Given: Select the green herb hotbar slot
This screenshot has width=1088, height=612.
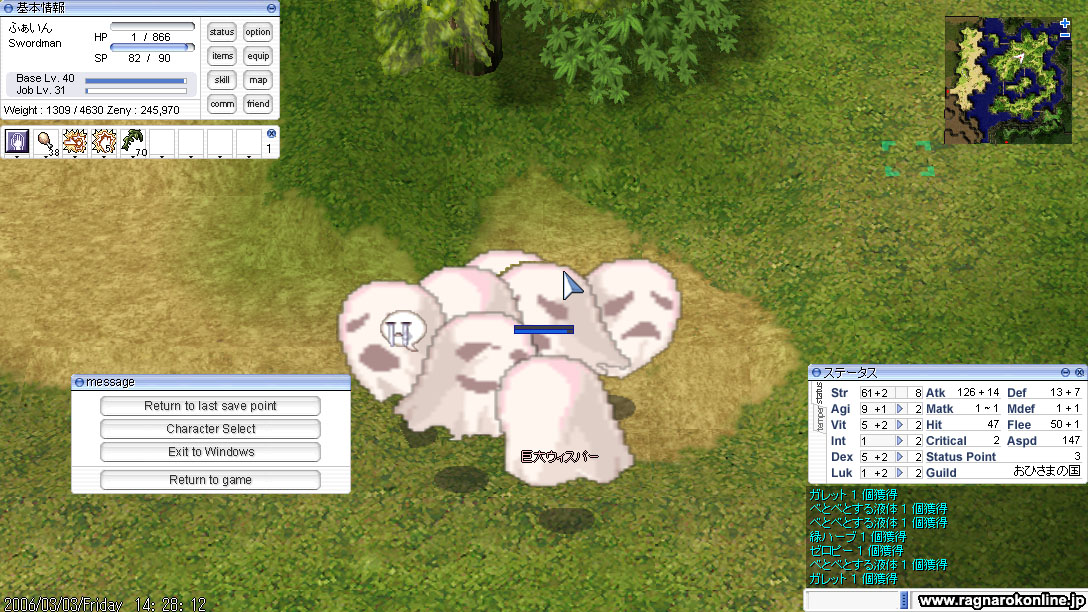Looking at the screenshot, I should [133, 142].
